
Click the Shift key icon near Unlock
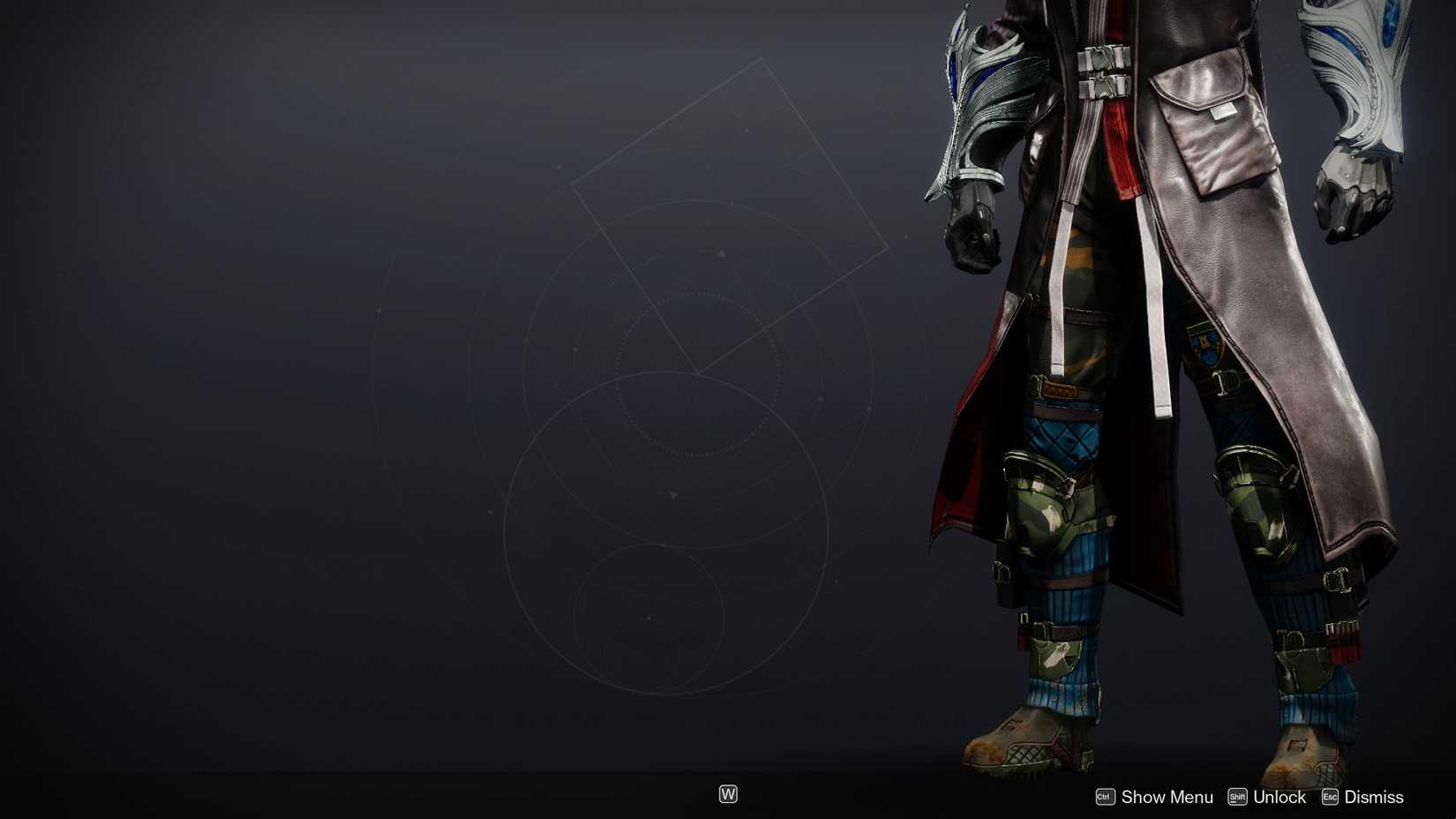1239,797
